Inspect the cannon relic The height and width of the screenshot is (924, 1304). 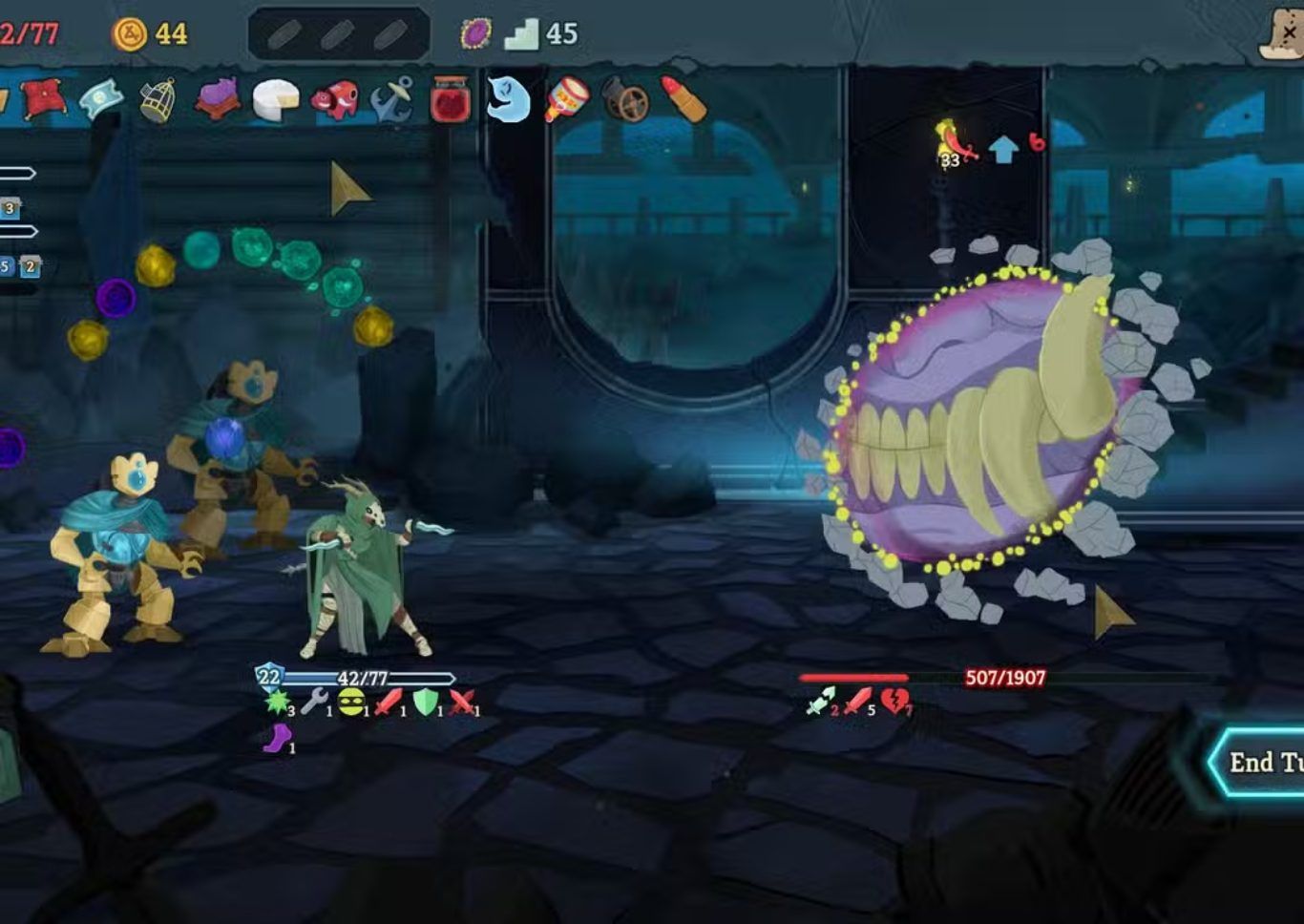click(625, 101)
